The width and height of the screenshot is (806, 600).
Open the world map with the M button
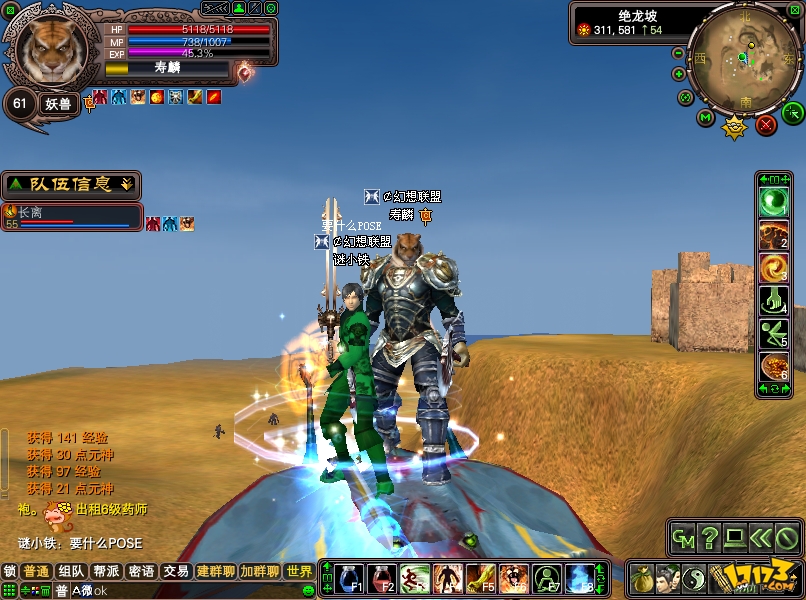click(x=706, y=118)
